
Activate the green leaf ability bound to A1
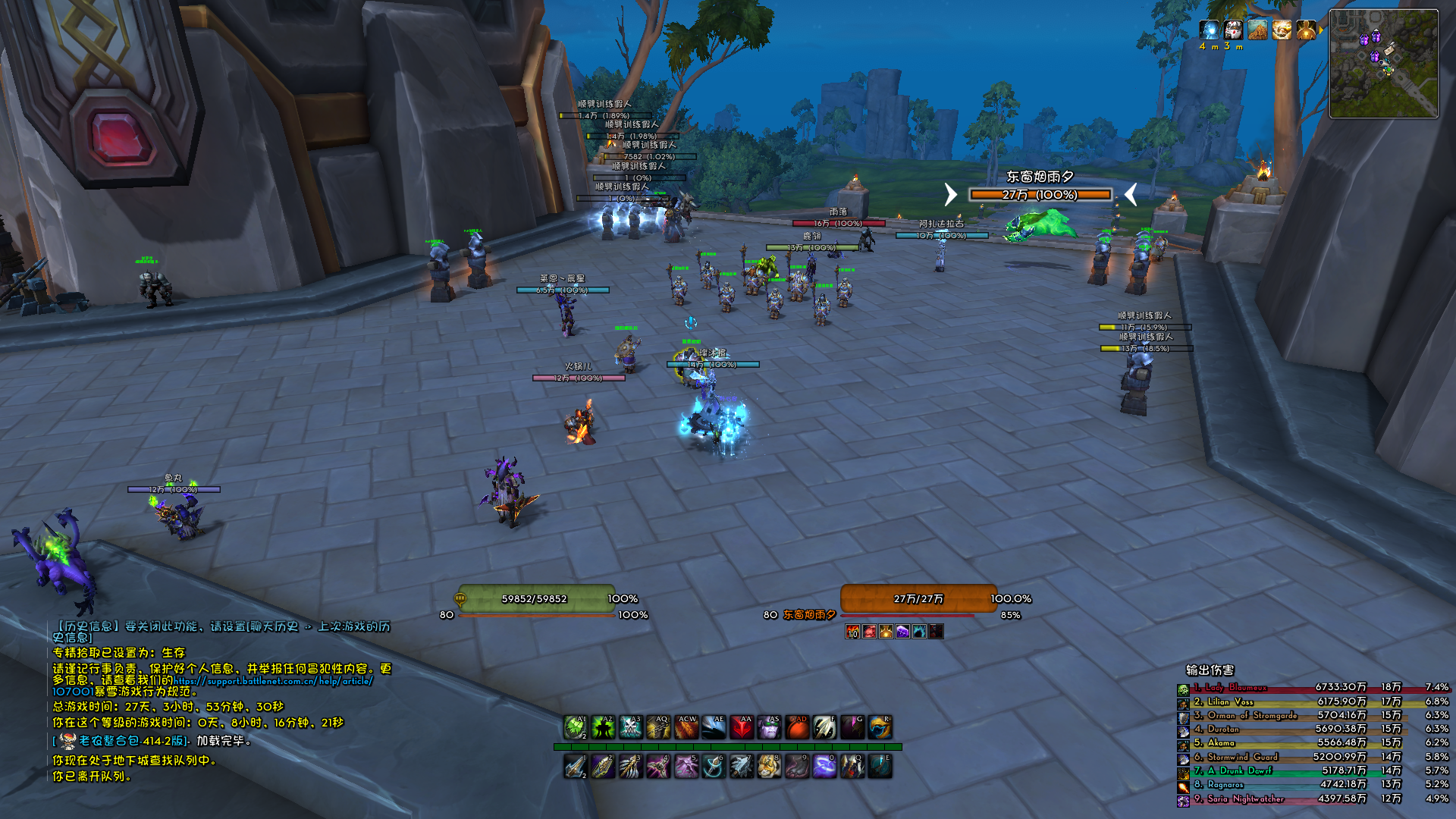pyautogui.click(x=575, y=727)
